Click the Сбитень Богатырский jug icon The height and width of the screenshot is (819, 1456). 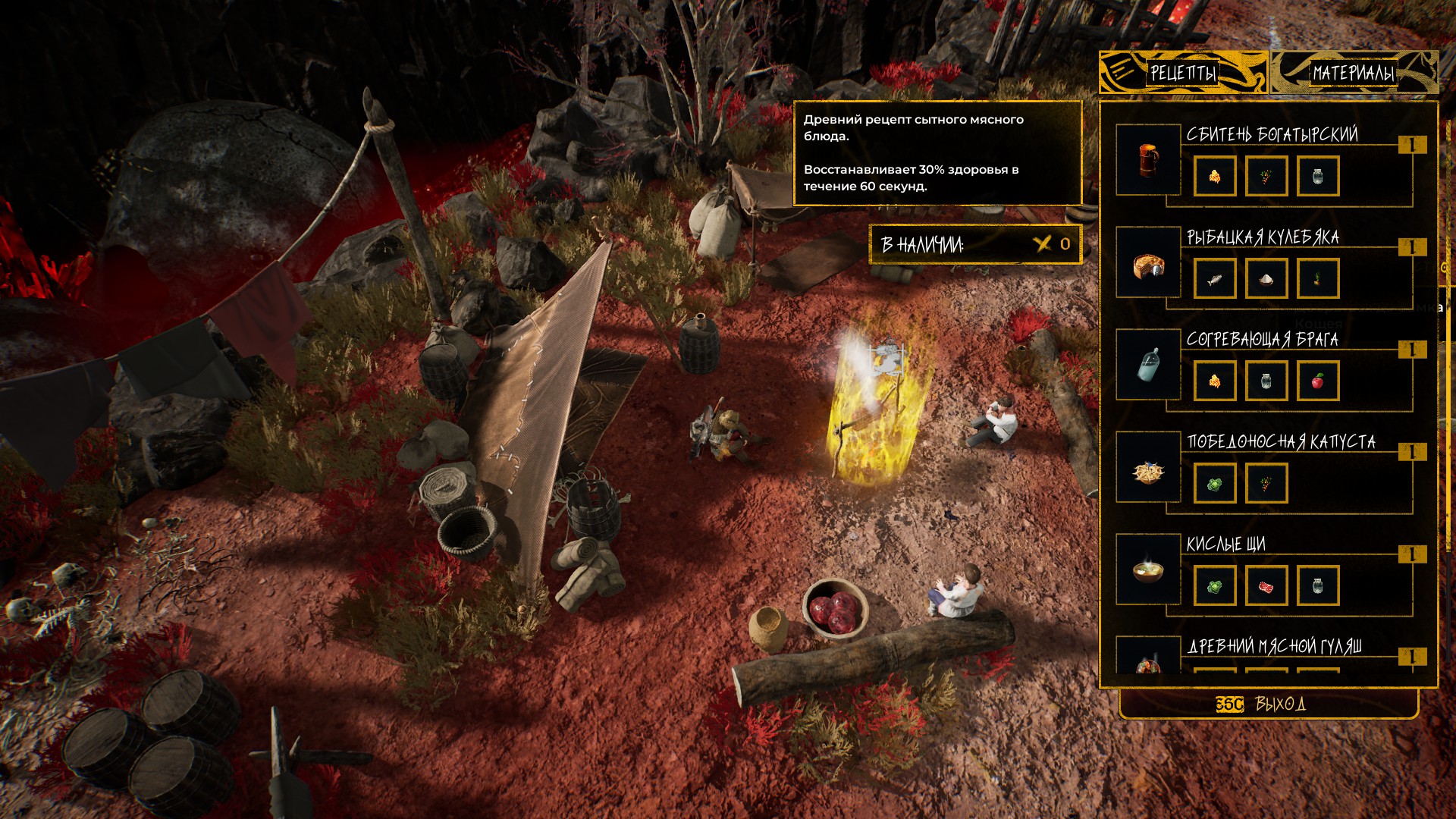click(1148, 160)
